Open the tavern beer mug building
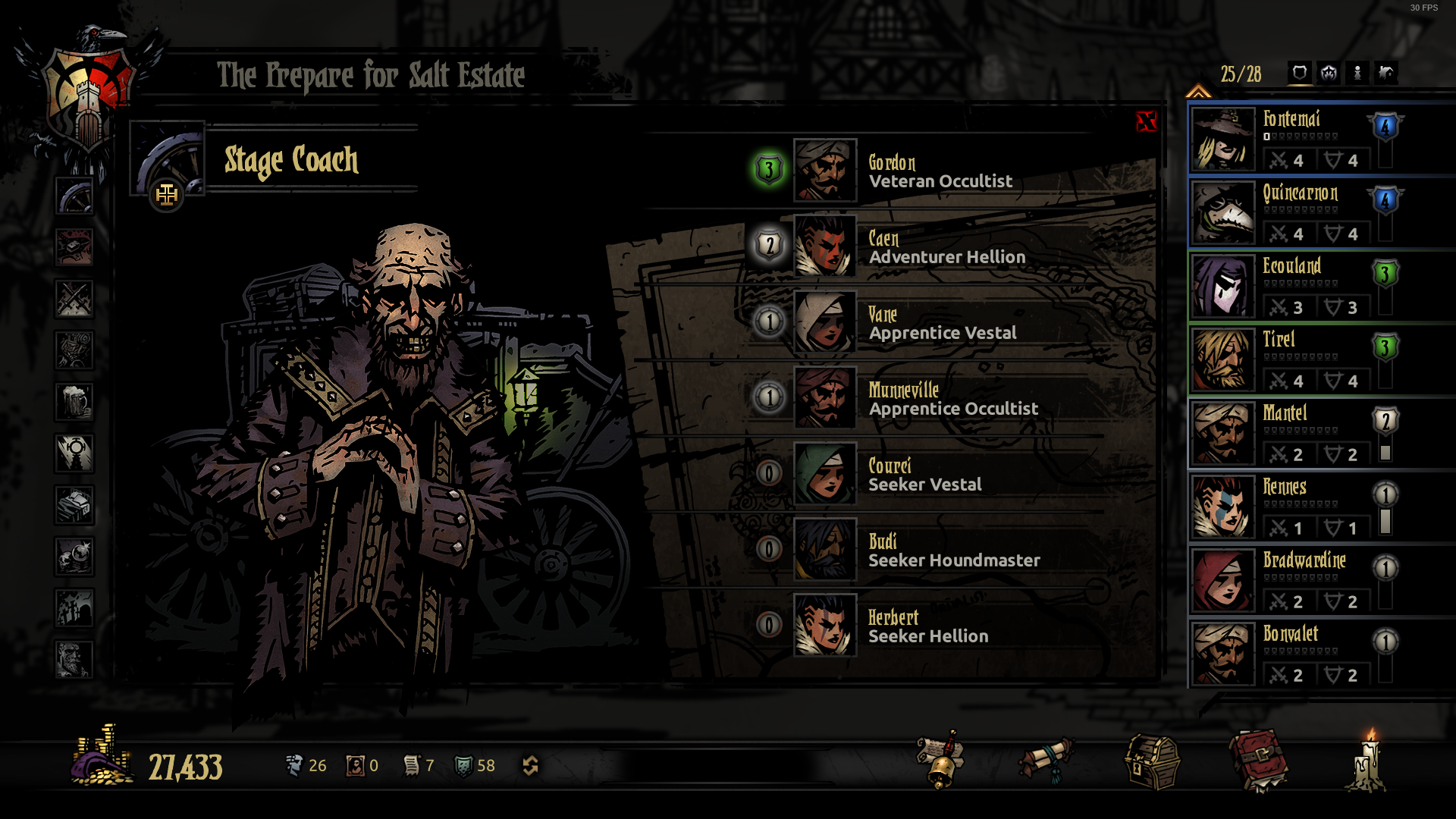Image resolution: width=1456 pixels, height=819 pixels. coord(74,402)
